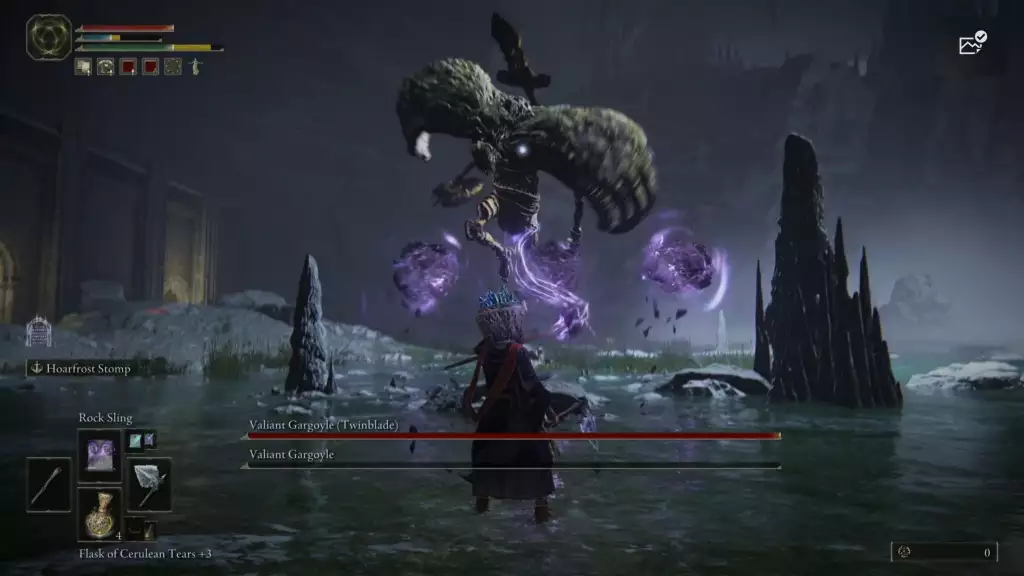Select the staff in the left-hand slot

(49, 485)
